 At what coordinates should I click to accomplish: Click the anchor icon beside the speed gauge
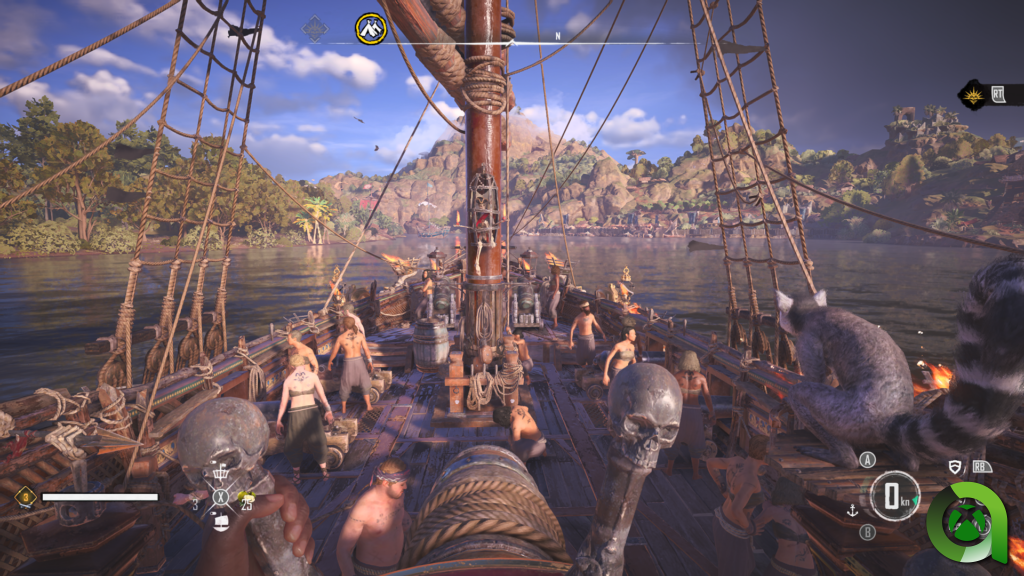pos(853,510)
